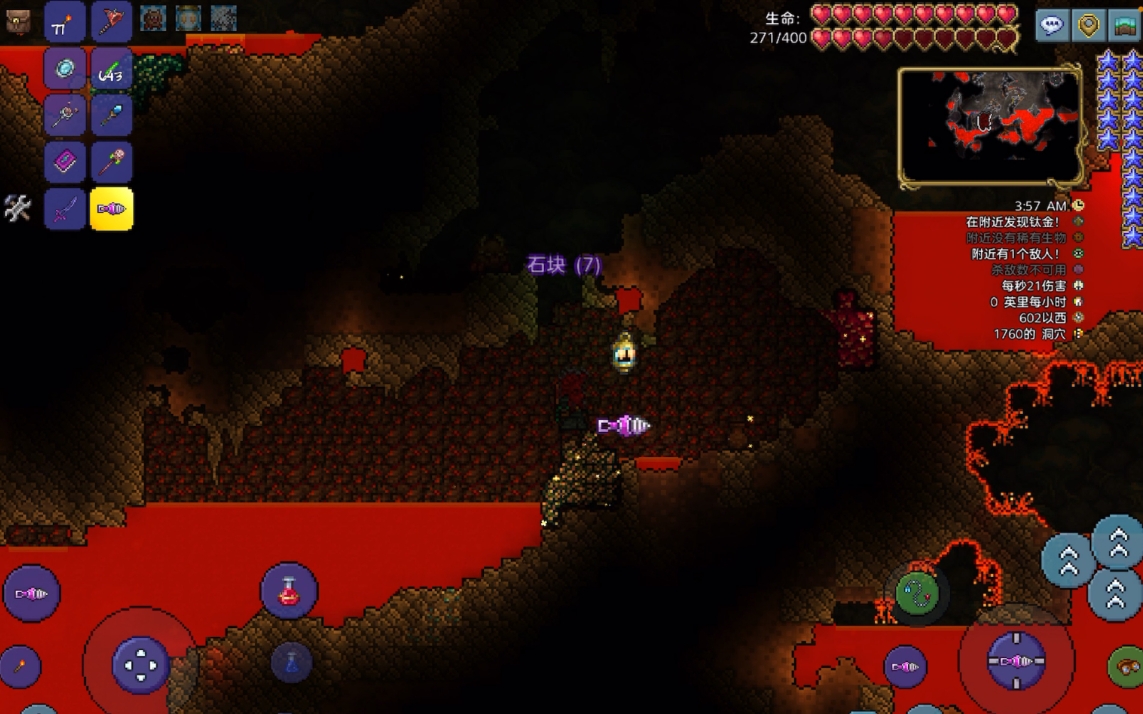This screenshot has height=714, width=1143.
Task: Tap the gold map pin button
Action: coord(1088,26)
